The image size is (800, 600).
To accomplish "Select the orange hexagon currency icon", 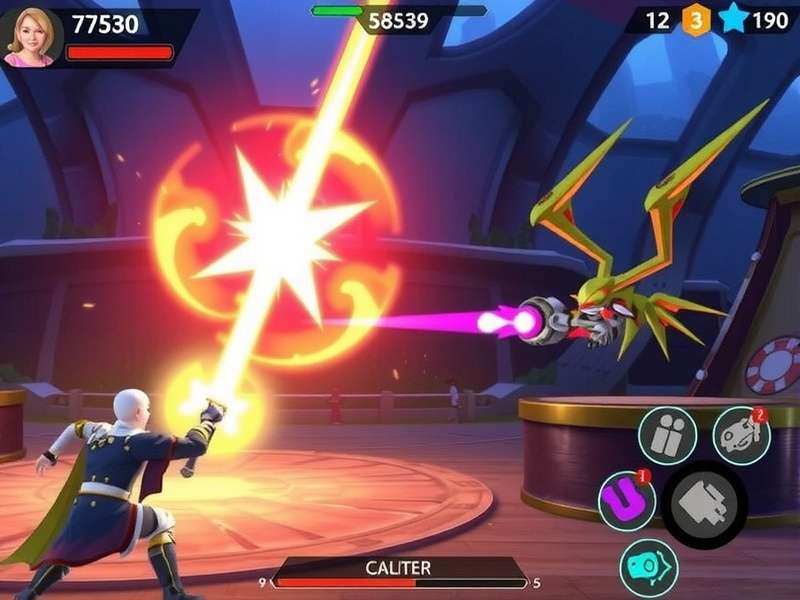I will [698, 21].
